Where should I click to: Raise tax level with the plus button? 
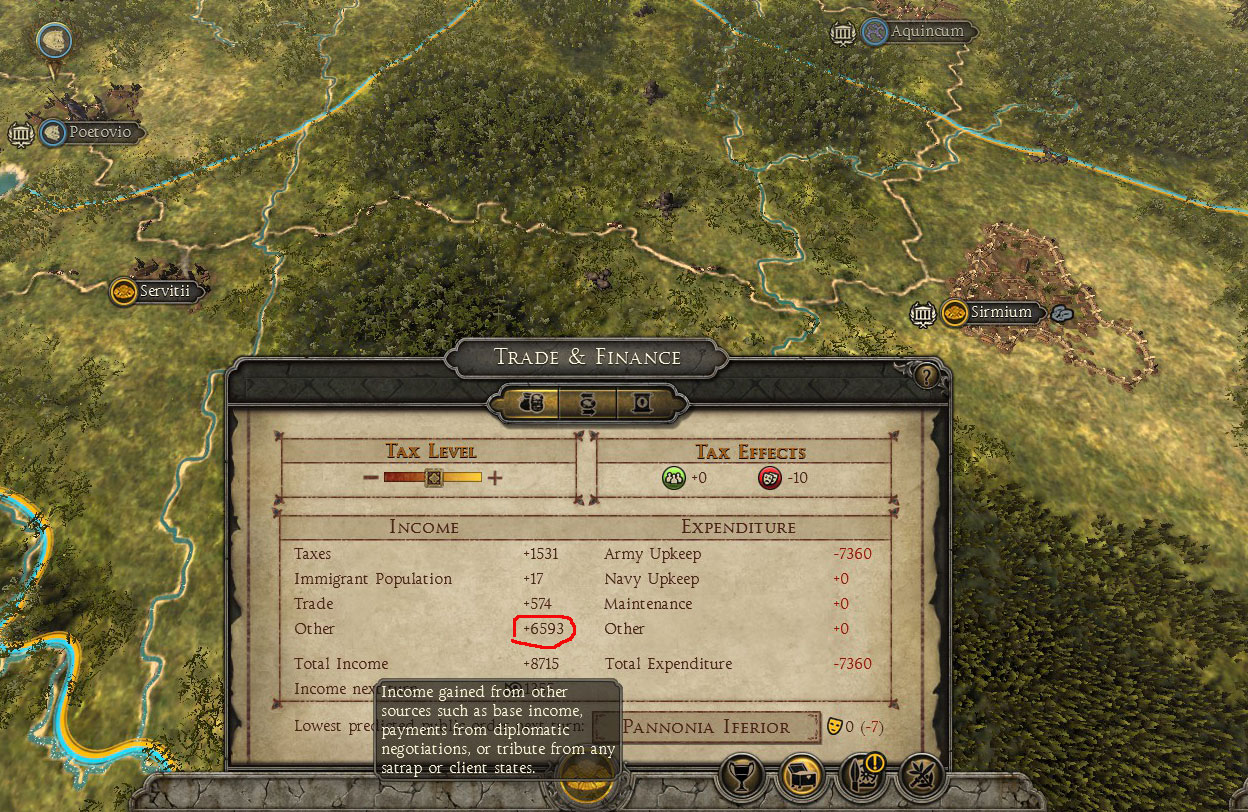pyautogui.click(x=495, y=478)
